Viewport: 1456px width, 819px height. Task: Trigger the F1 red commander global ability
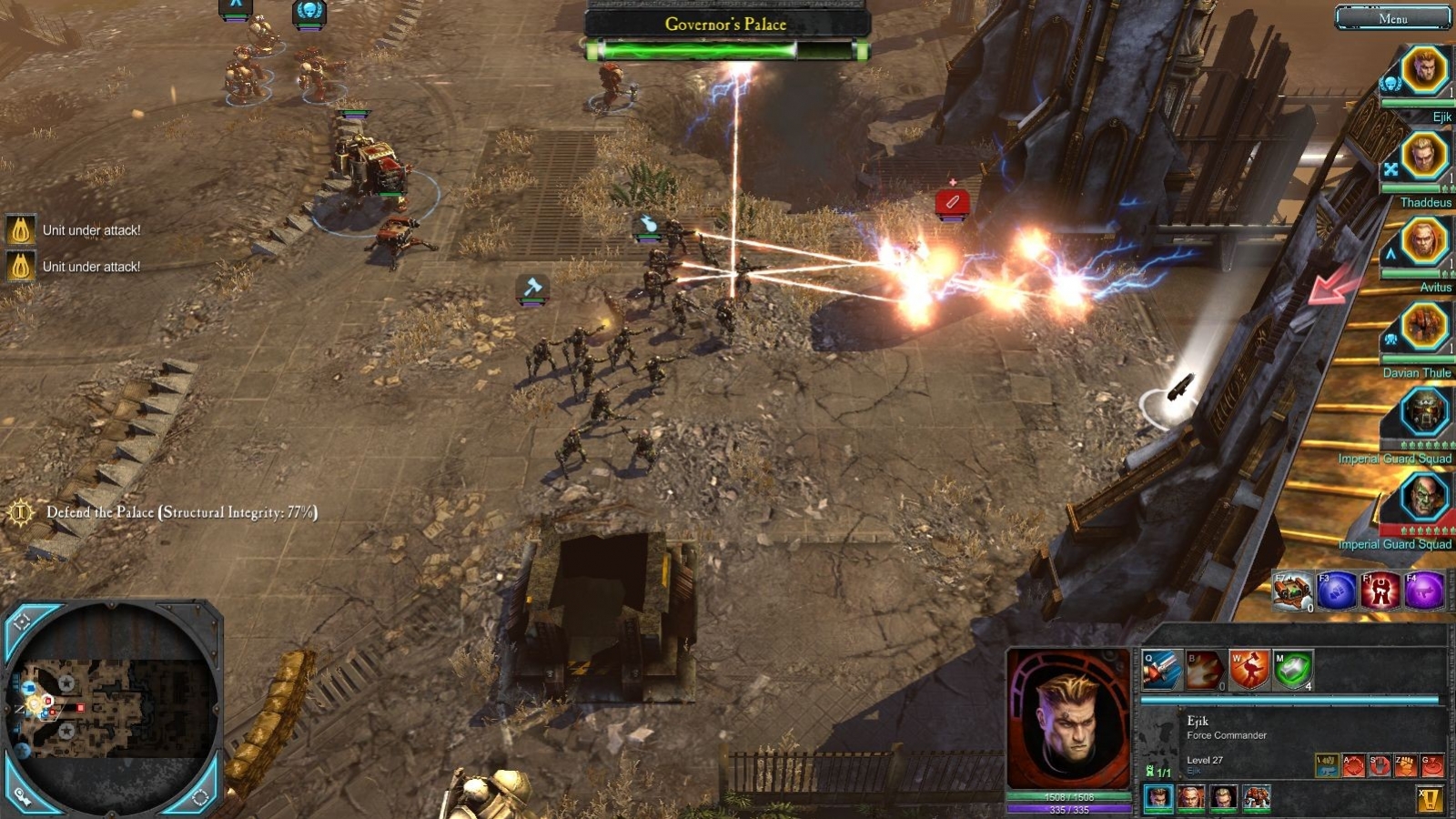1380,591
